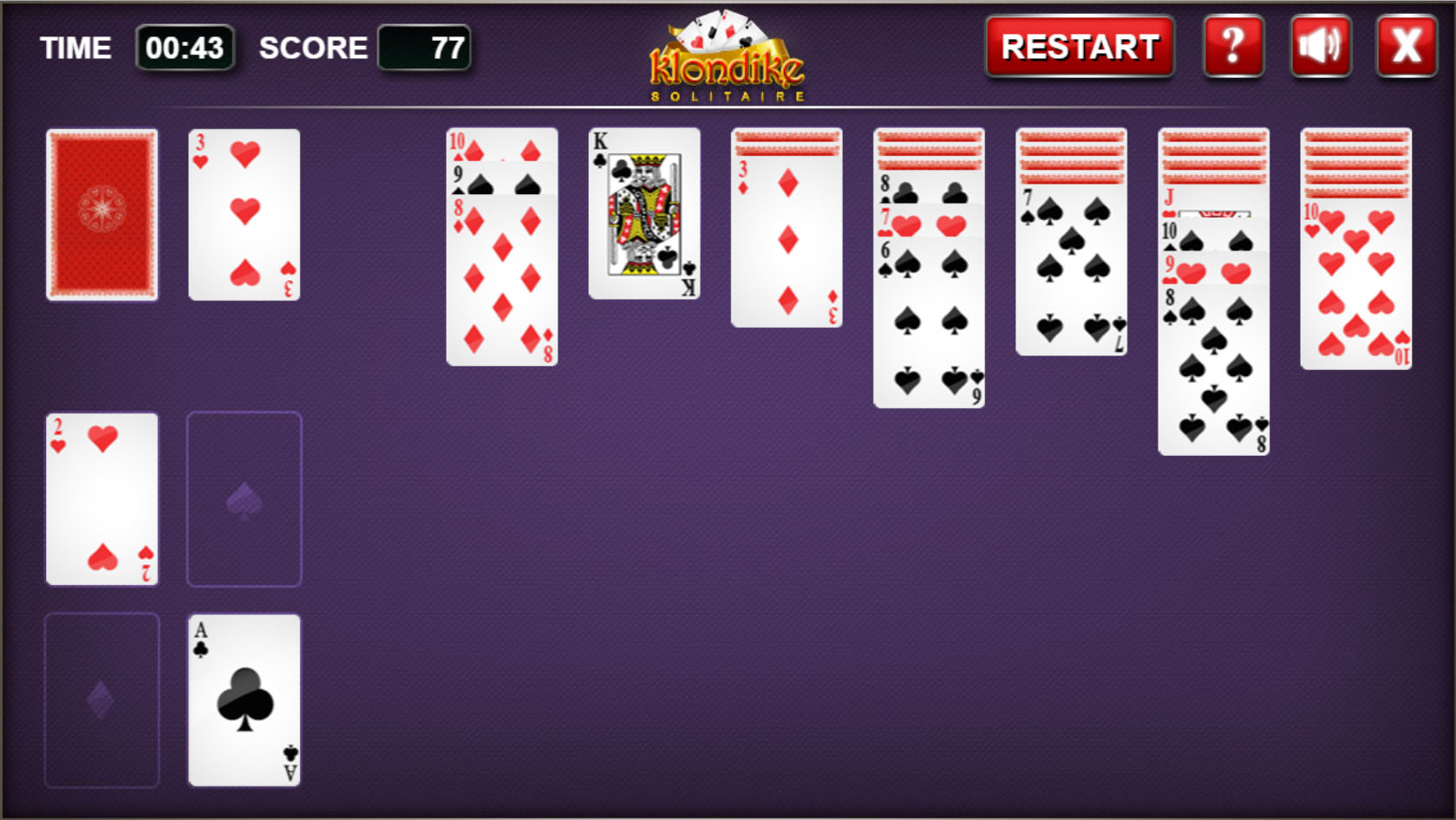Click the 00:43 timer display
The image size is (1456, 820).
pyautogui.click(x=186, y=49)
